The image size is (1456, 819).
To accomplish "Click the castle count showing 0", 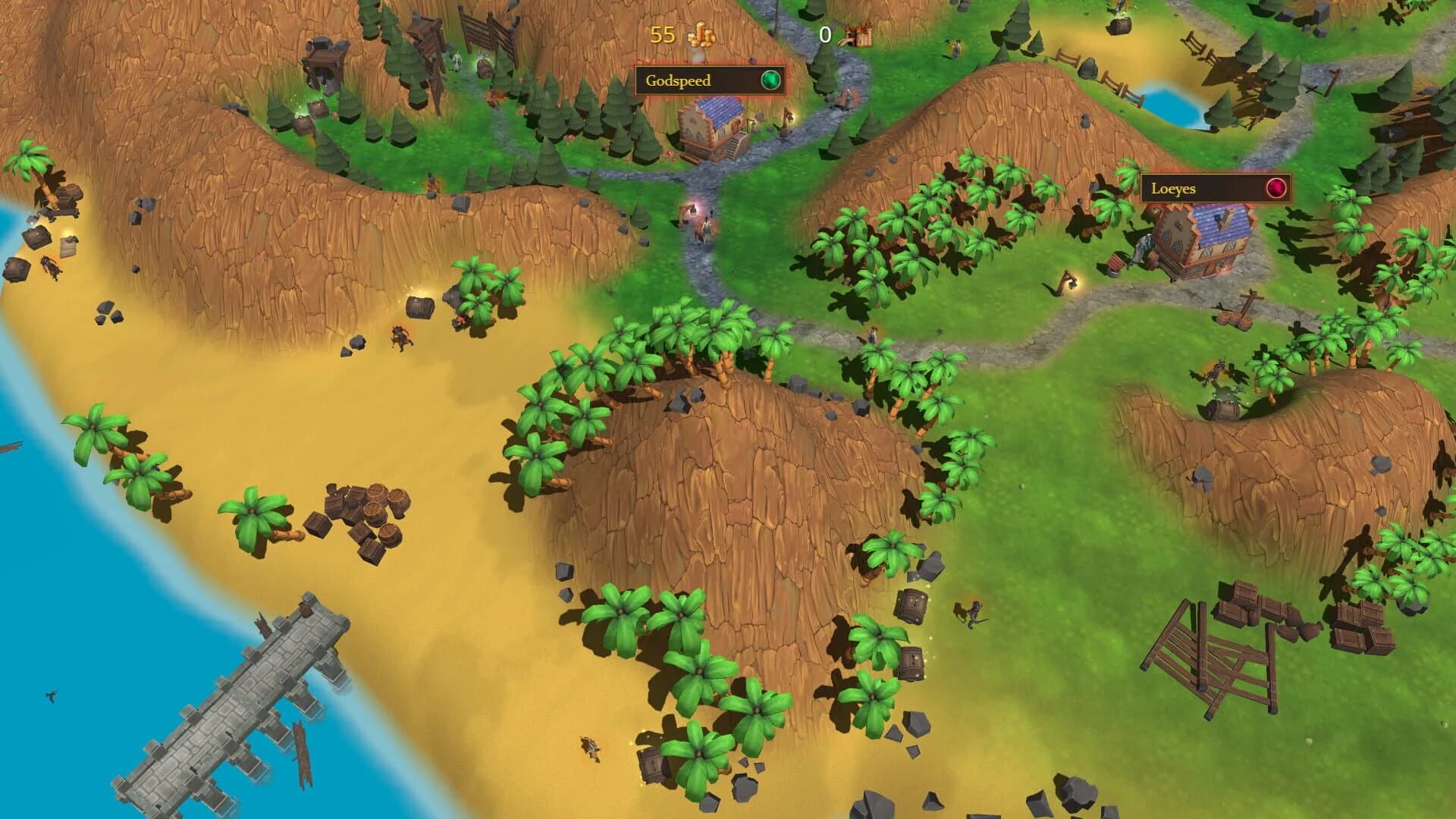I will pyautogui.click(x=824, y=35).
